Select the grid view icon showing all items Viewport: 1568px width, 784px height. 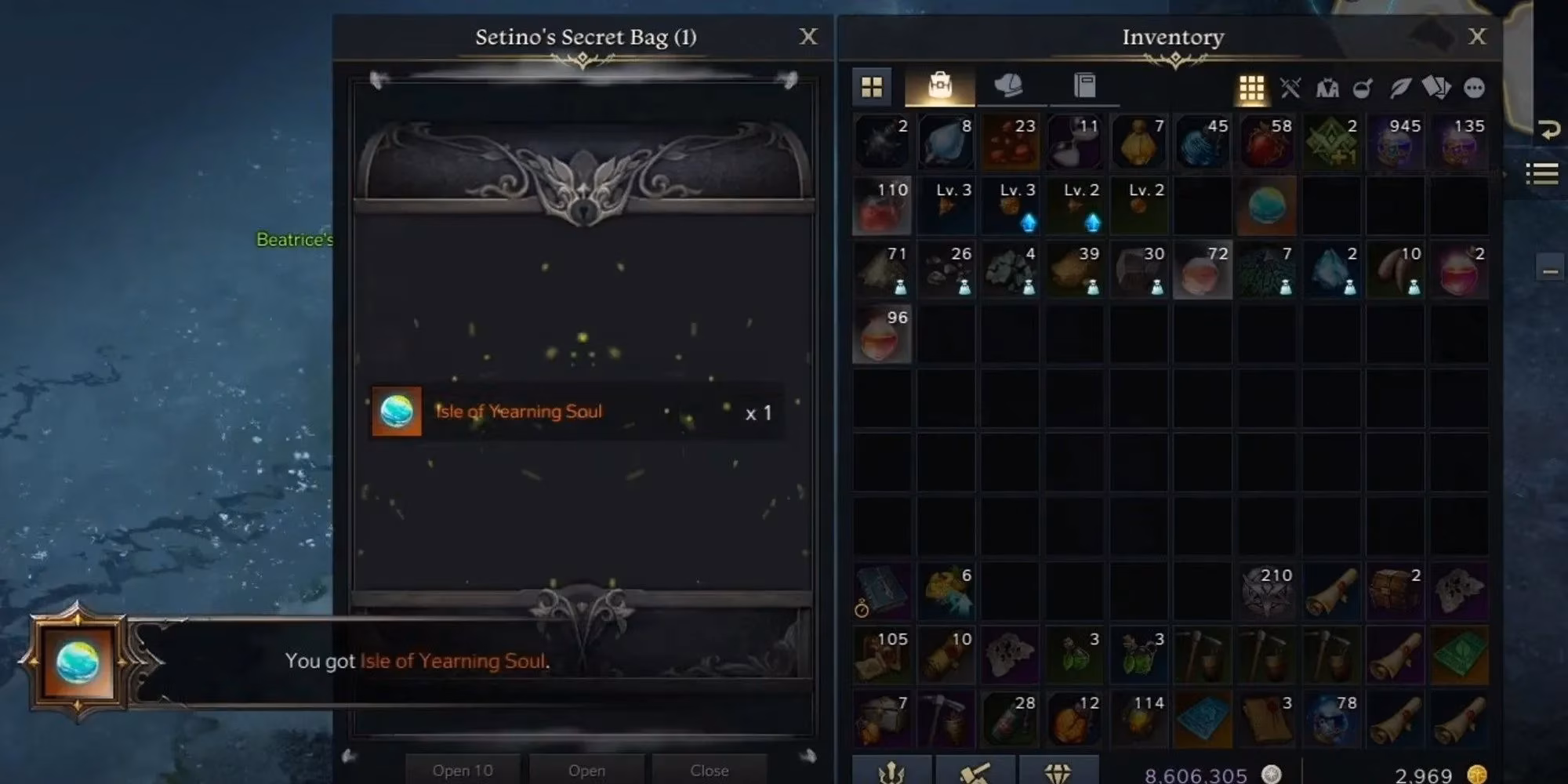click(1252, 88)
